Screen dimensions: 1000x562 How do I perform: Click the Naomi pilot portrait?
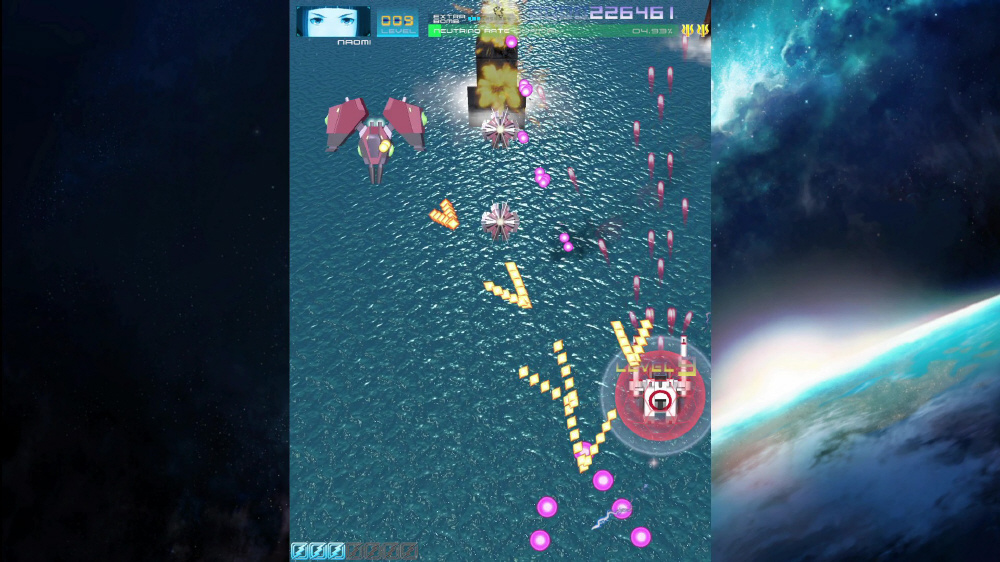click(333, 21)
